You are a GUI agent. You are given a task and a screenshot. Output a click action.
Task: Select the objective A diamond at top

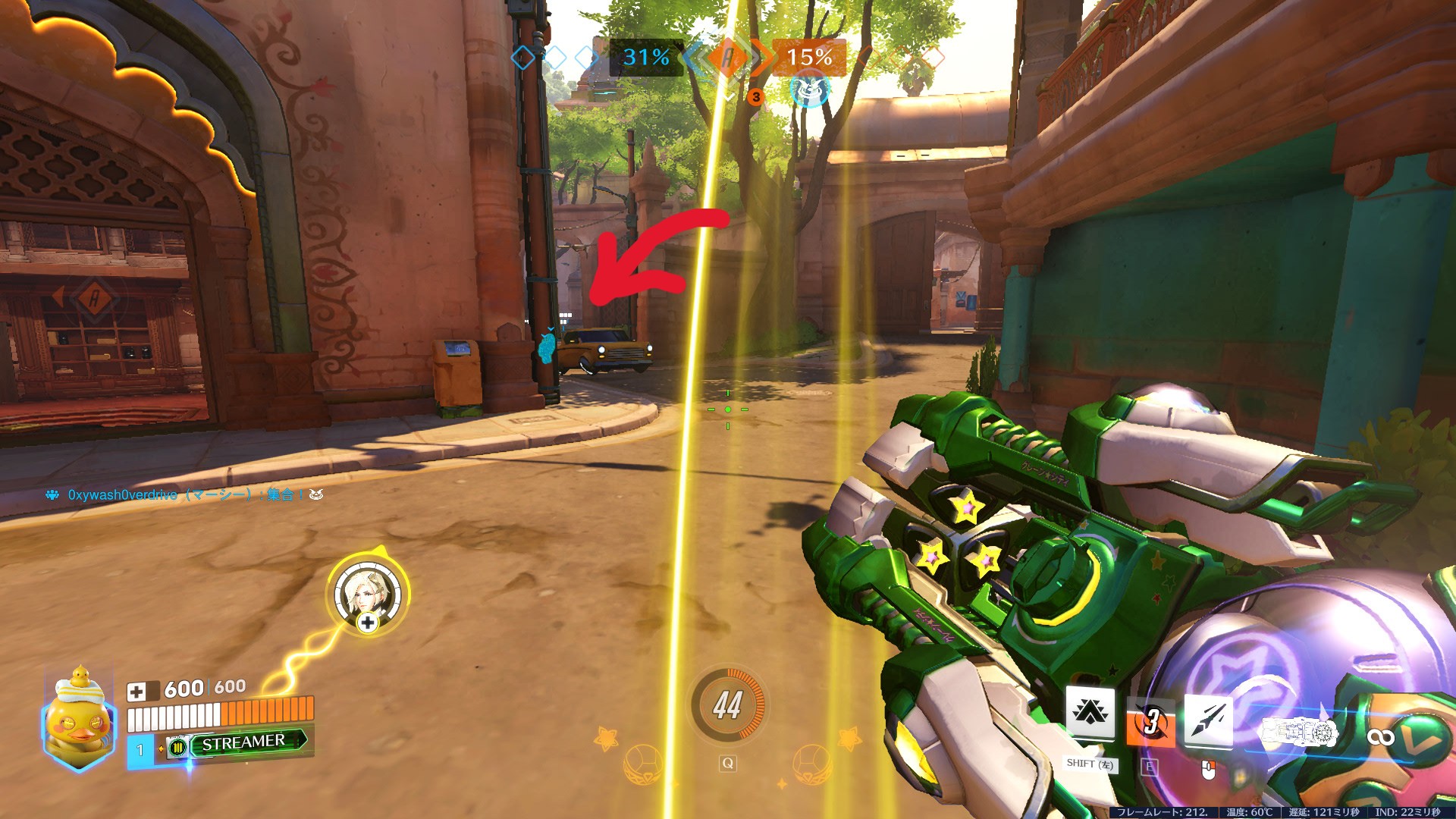728,58
